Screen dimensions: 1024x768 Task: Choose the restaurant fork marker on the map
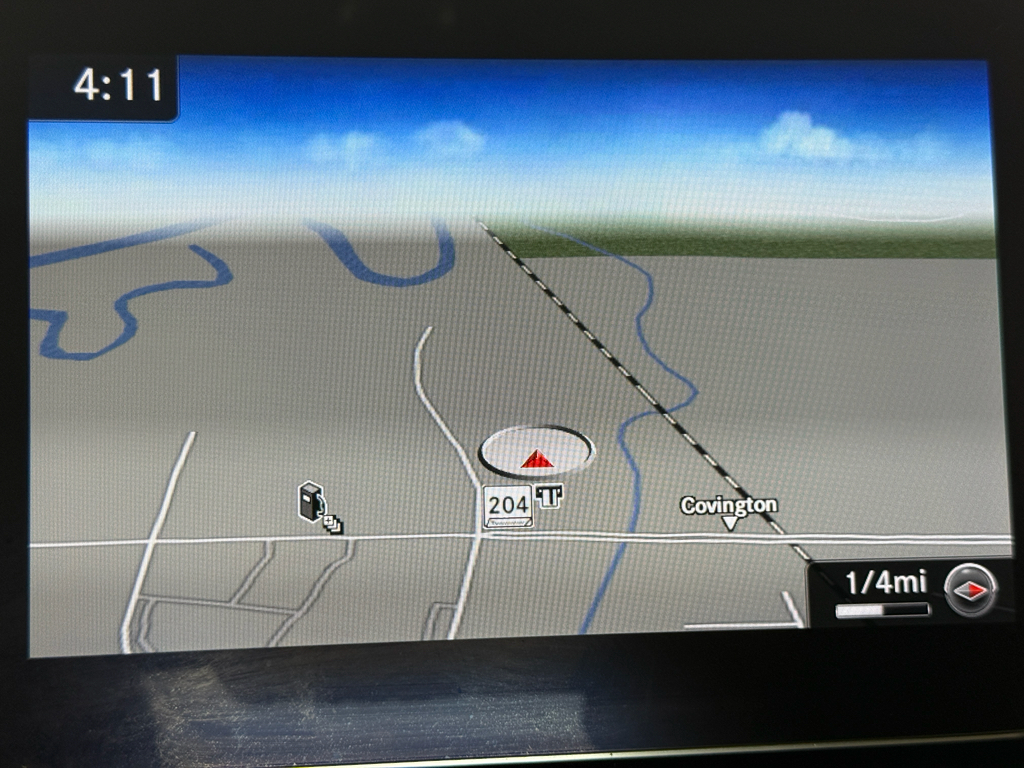549,495
